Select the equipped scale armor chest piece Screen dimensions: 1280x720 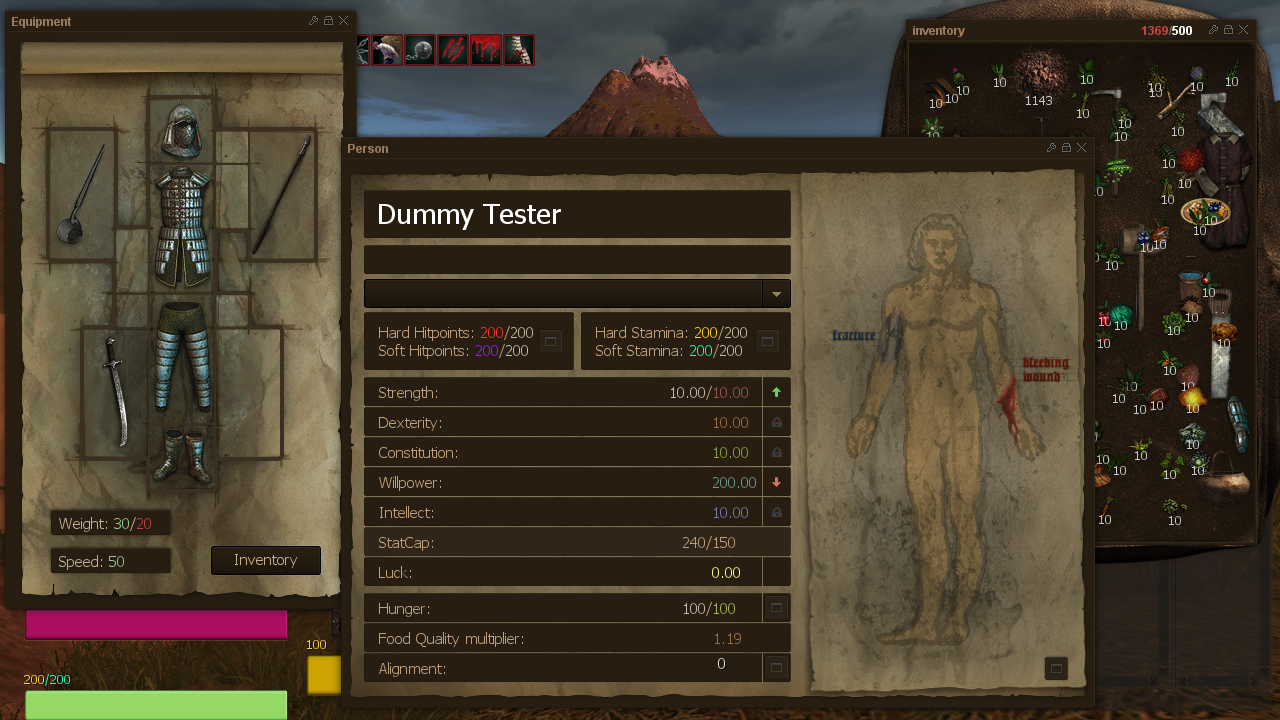pos(183,226)
